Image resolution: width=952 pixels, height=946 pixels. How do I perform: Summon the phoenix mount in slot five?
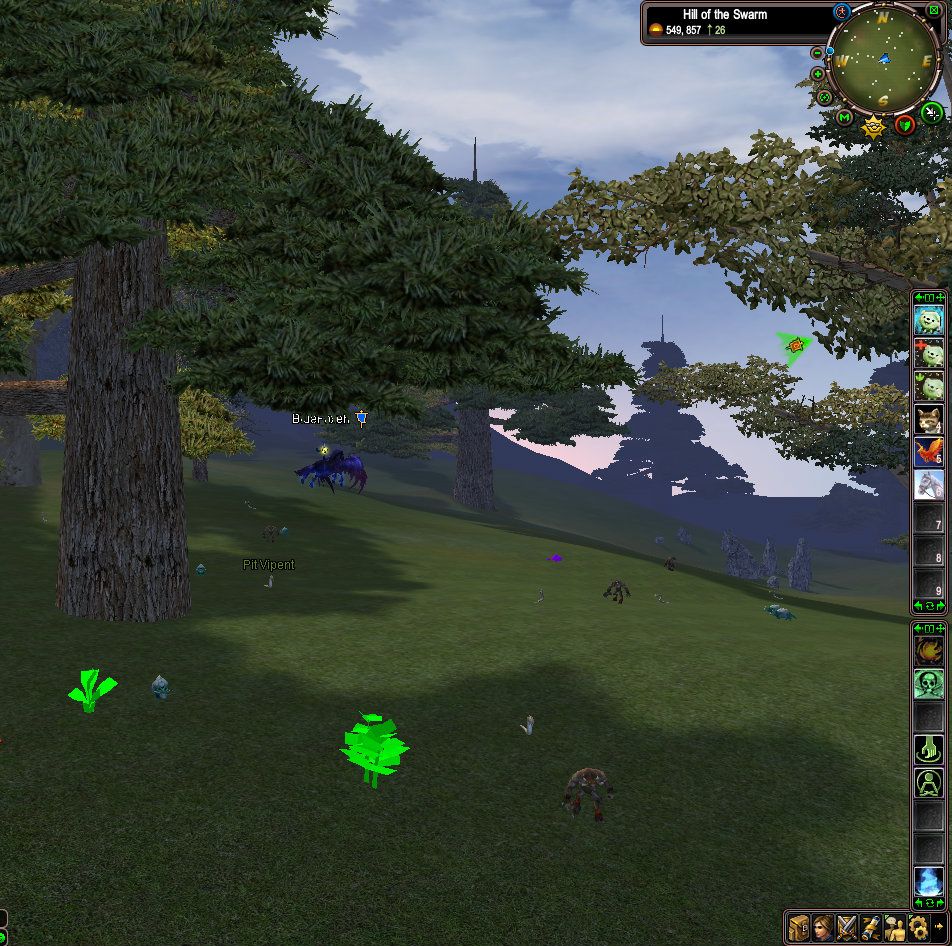[929, 452]
